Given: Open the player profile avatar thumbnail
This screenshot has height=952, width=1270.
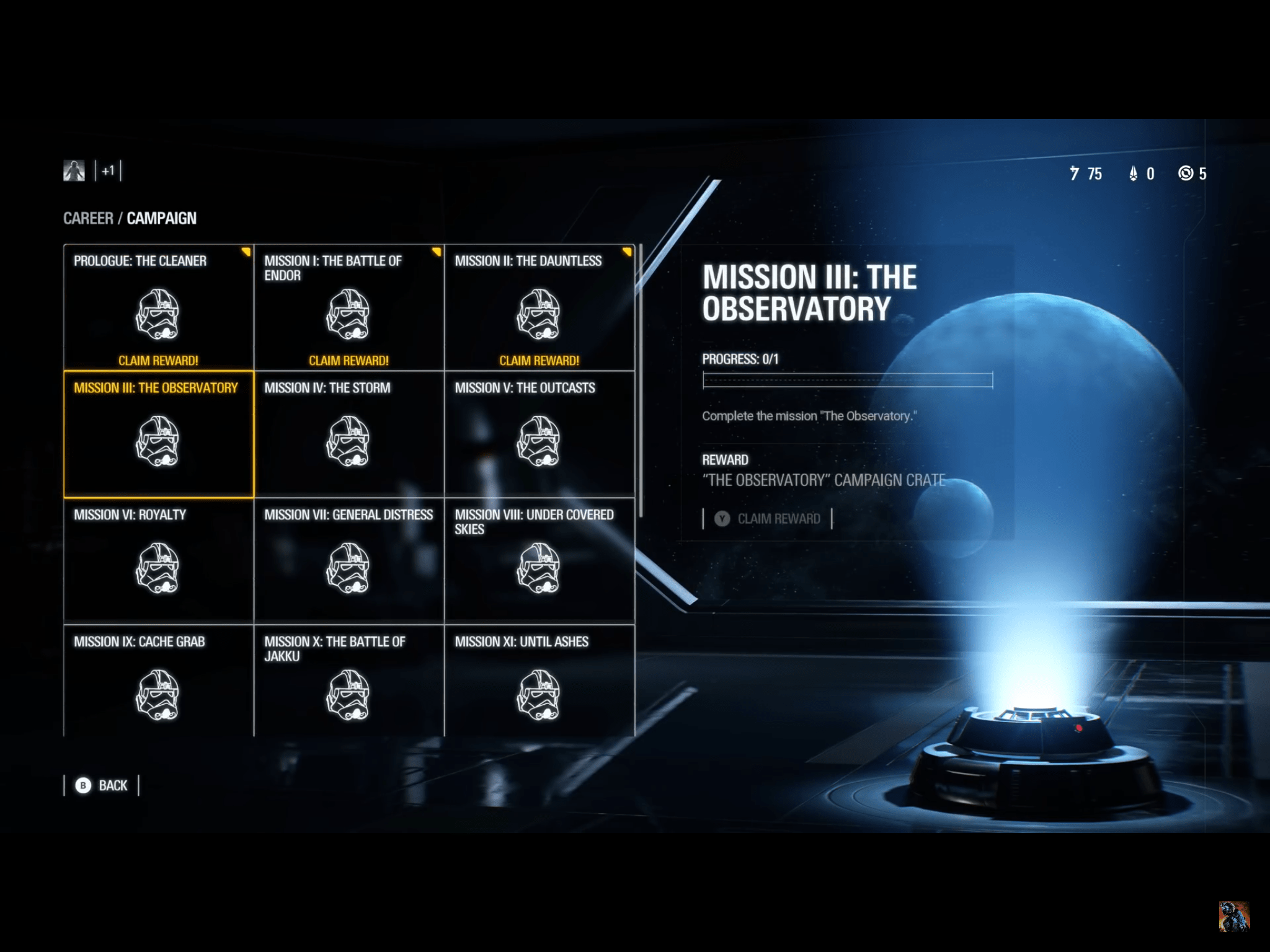Looking at the screenshot, I should (x=74, y=170).
